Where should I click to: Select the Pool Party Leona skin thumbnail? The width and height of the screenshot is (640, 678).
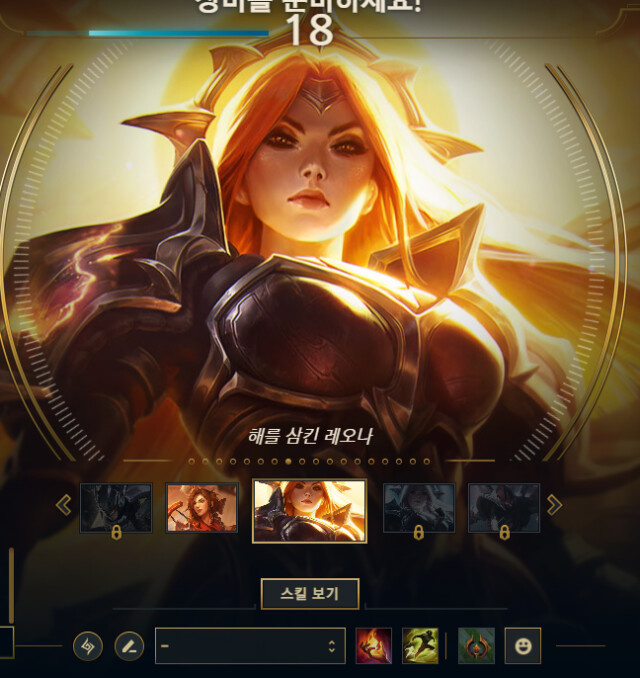click(x=202, y=507)
